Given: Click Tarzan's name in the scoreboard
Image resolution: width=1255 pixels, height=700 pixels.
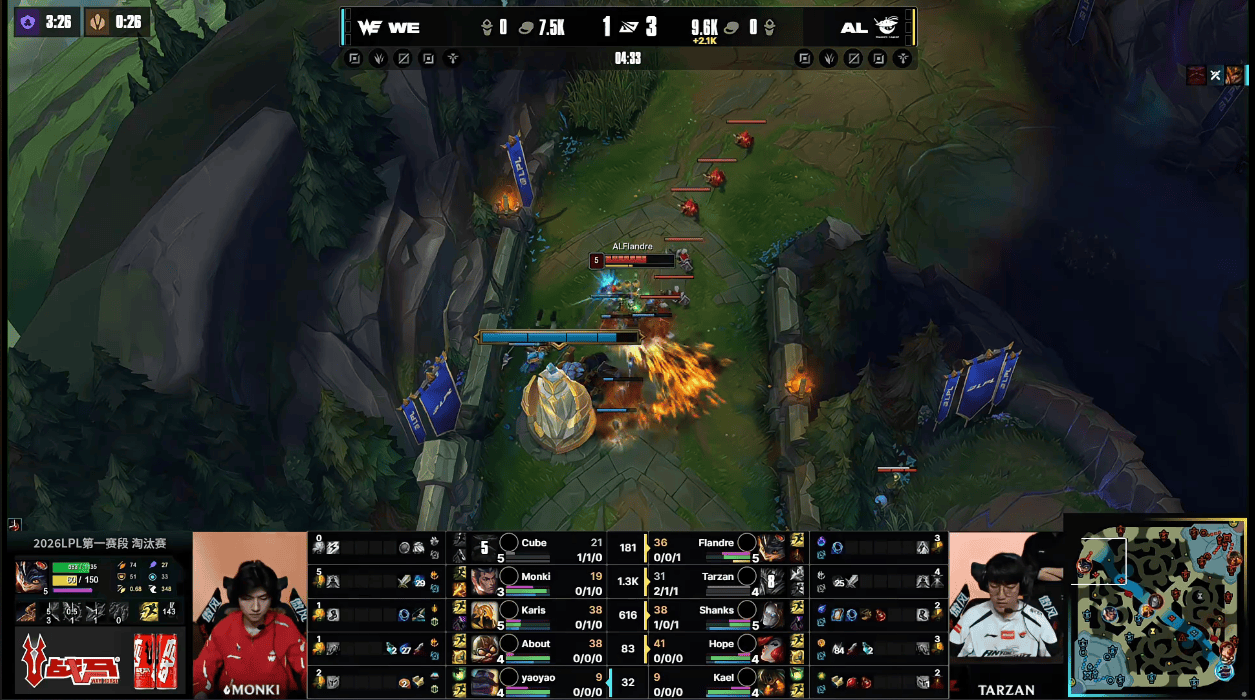Looking at the screenshot, I should pos(717,577).
